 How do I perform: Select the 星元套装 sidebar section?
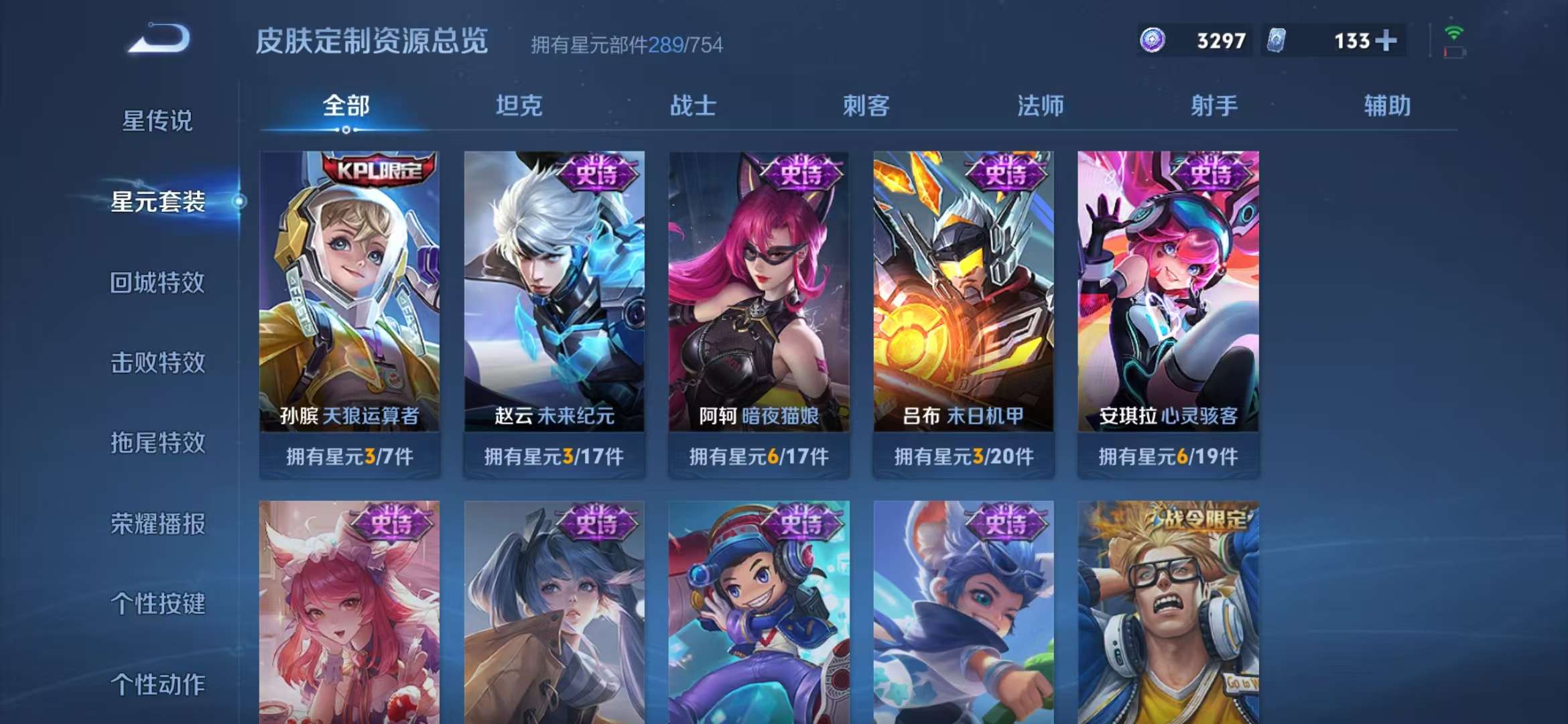[x=160, y=208]
